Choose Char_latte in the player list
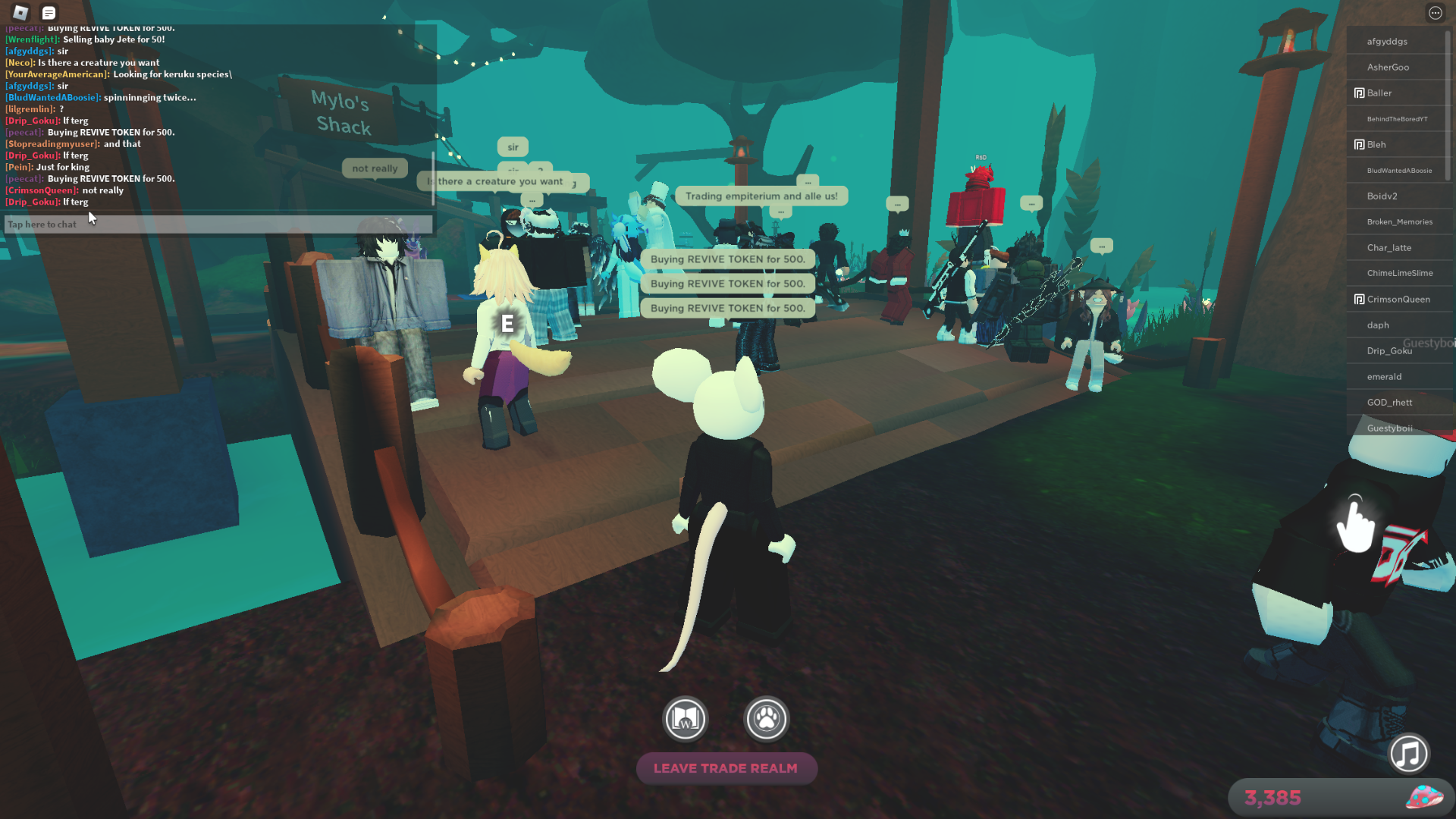This screenshot has width=1456, height=819. (1389, 248)
